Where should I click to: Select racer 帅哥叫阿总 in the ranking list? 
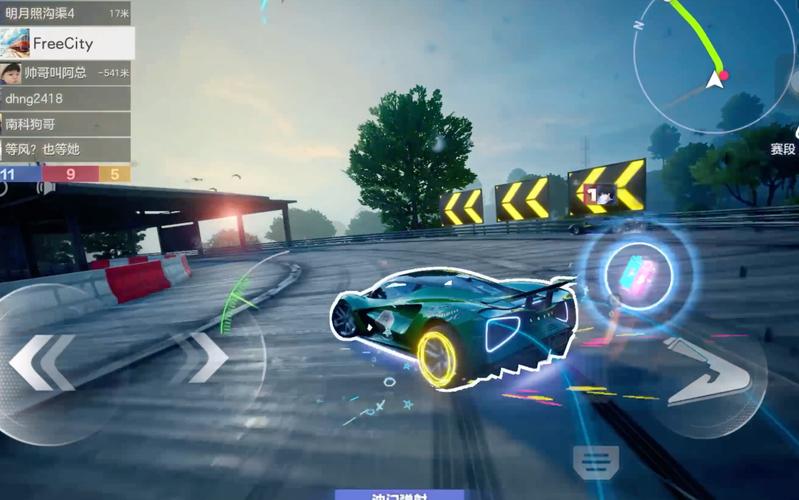click(66, 73)
